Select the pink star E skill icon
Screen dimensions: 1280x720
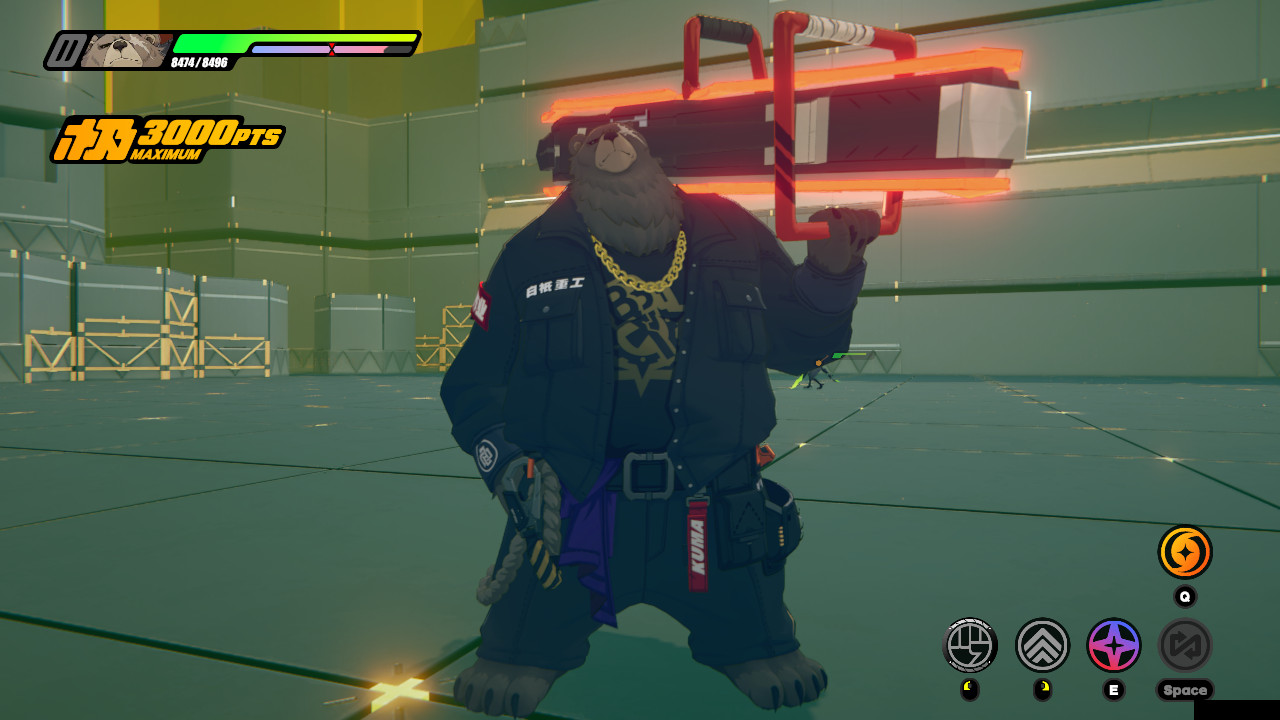tap(1113, 646)
